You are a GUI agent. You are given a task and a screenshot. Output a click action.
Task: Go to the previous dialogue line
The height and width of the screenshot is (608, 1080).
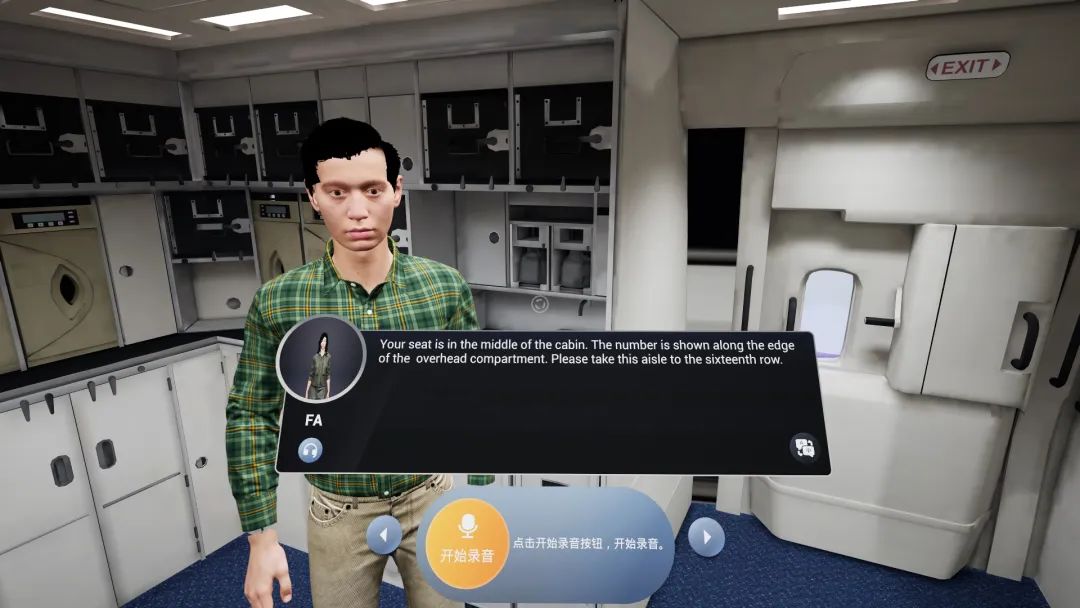tap(384, 536)
